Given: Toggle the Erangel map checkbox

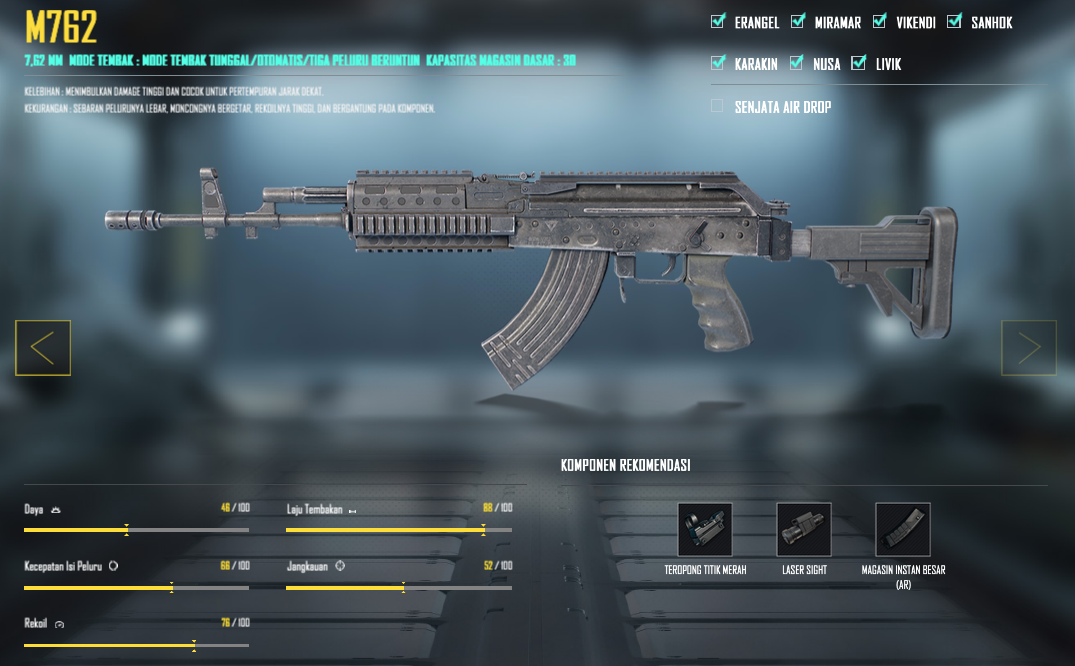Looking at the screenshot, I should 717,21.
